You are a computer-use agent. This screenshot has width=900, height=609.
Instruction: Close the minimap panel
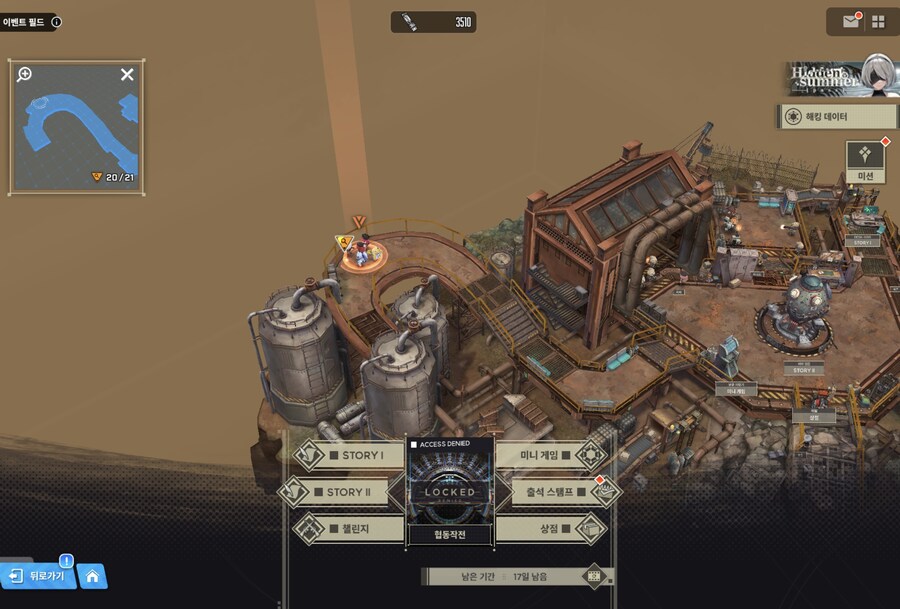(127, 74)
